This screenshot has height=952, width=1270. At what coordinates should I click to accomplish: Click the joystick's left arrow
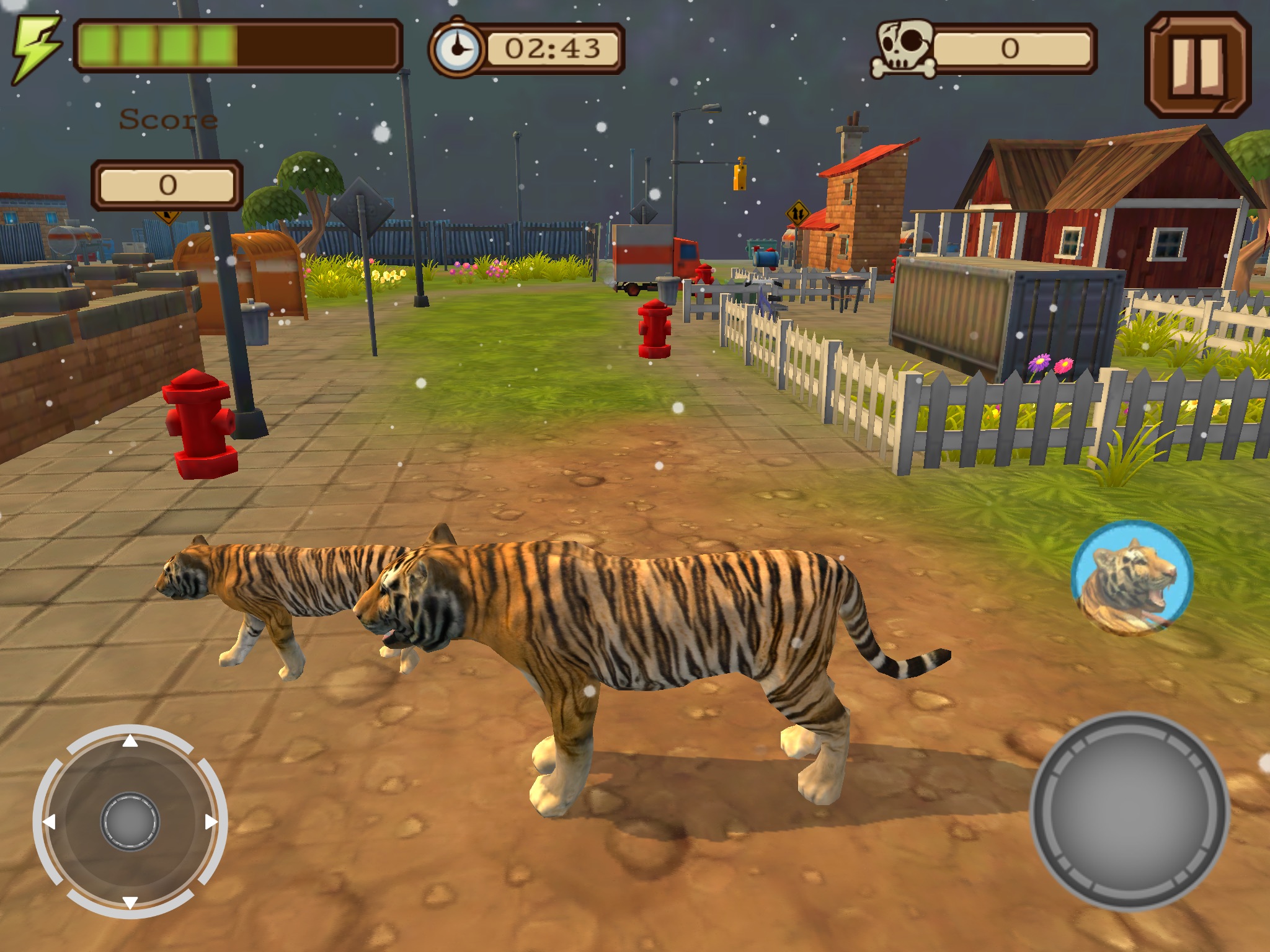tap(49, 822)
